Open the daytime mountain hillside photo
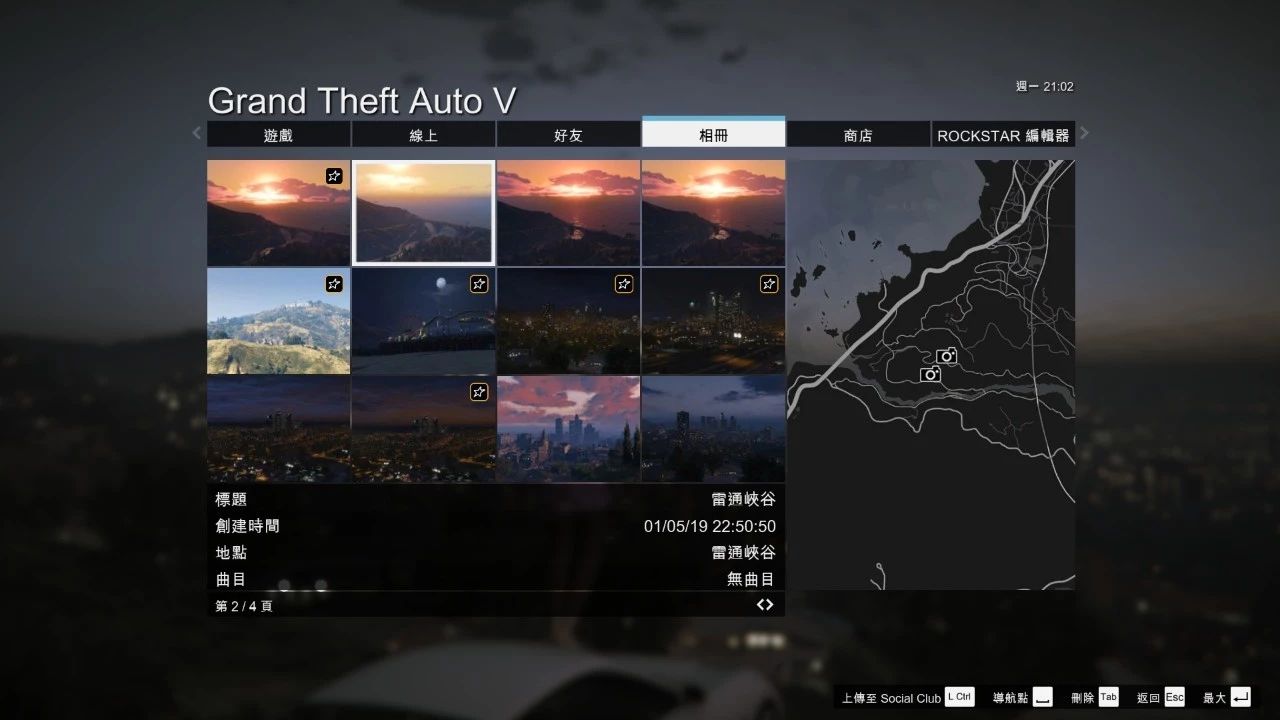The image size is (1280, 720). click(x=278, y=321)
